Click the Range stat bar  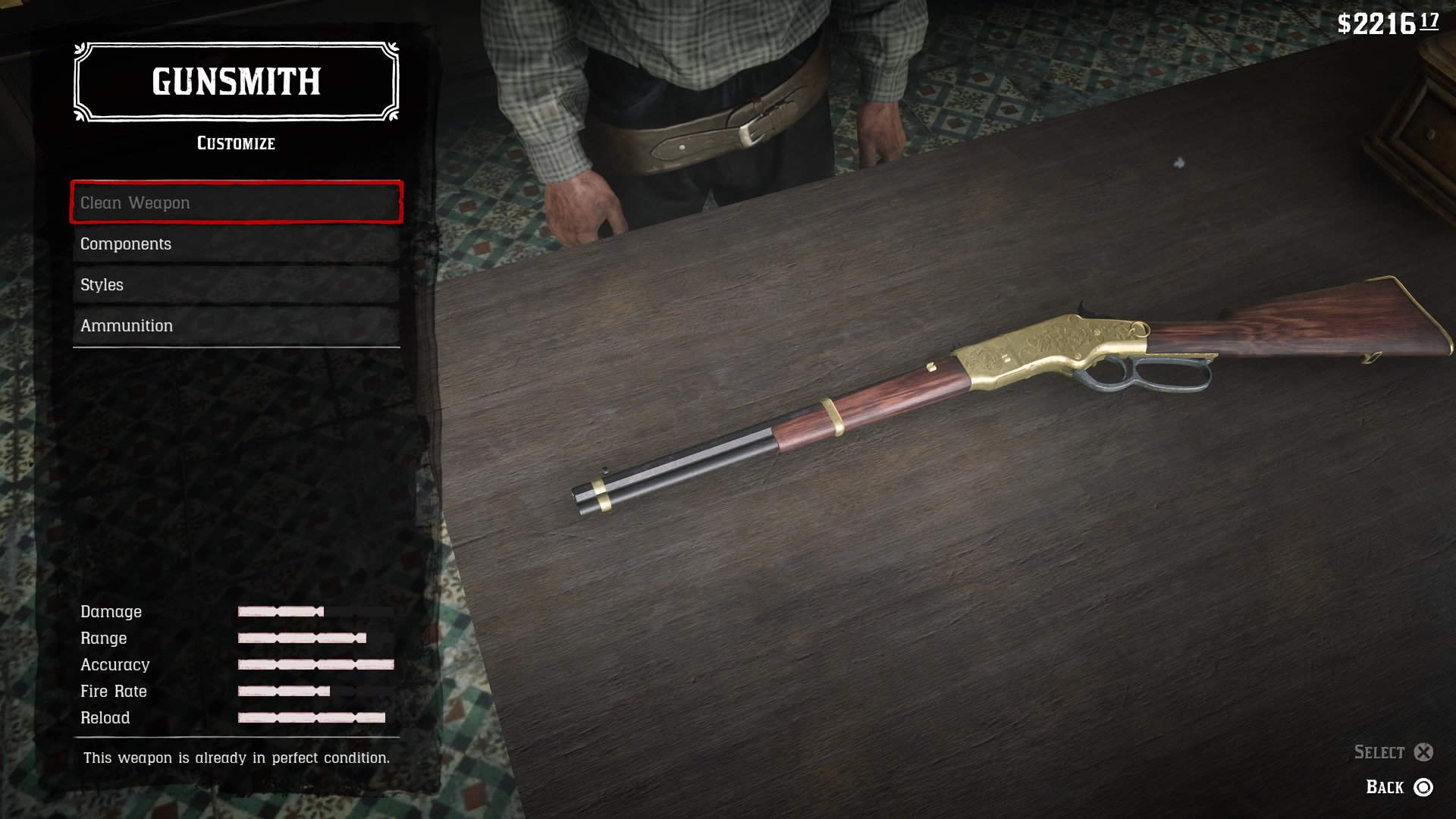[300, 638]
